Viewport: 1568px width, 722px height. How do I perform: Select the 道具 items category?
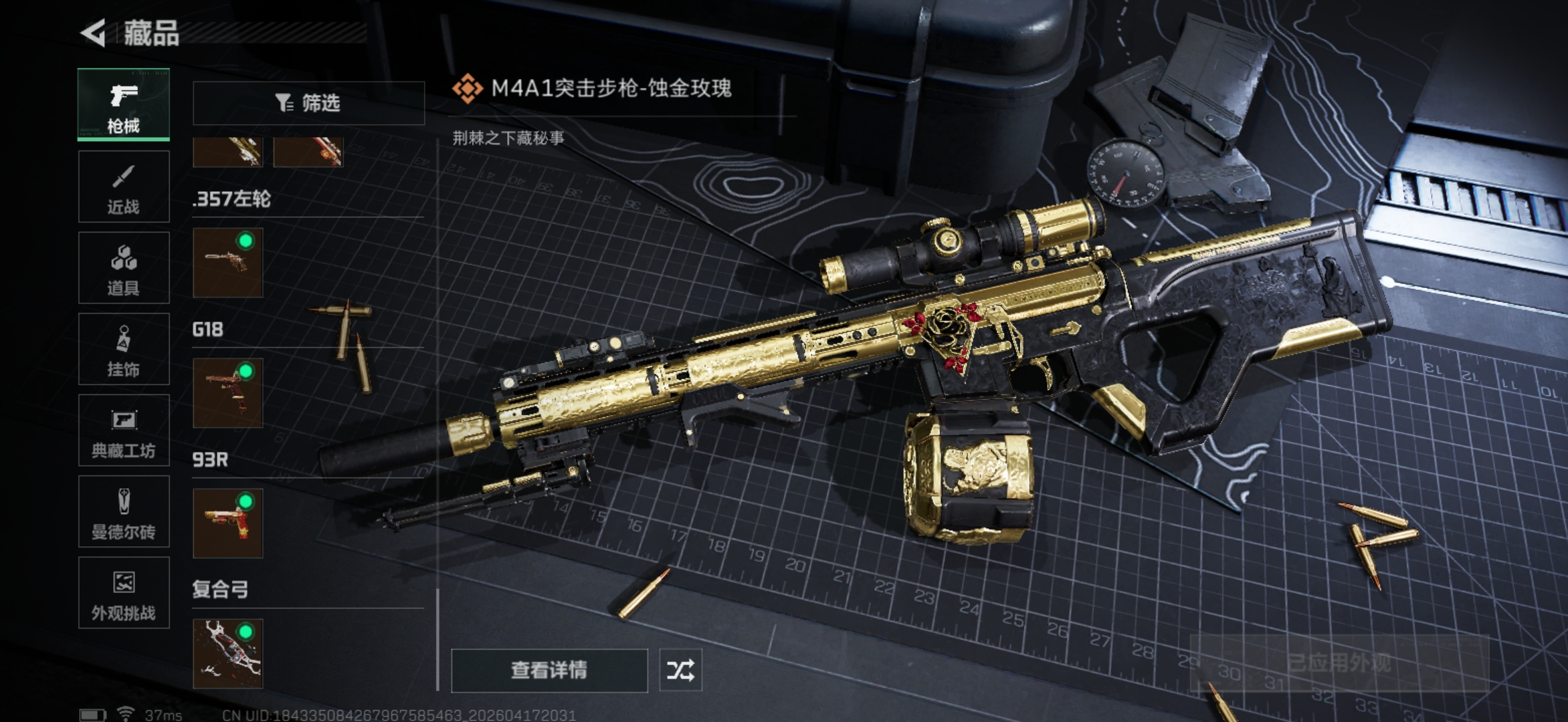[x=124, y=268]
